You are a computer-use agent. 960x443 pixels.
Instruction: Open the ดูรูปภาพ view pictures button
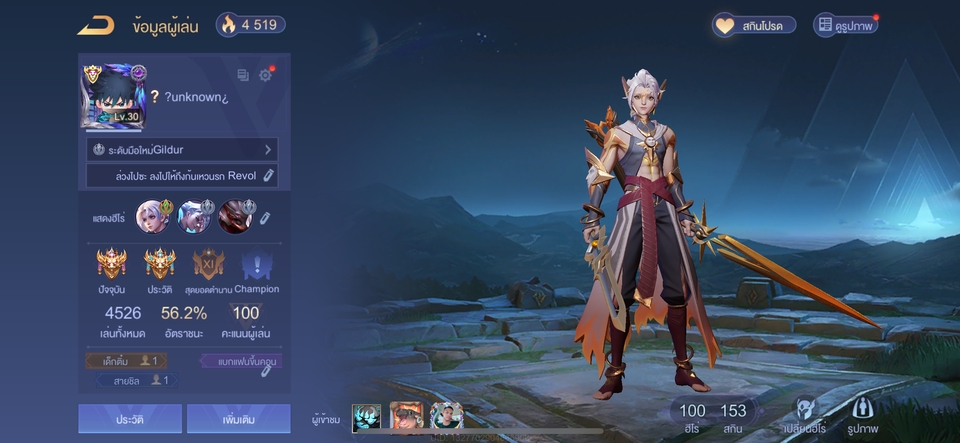point(845,25)
